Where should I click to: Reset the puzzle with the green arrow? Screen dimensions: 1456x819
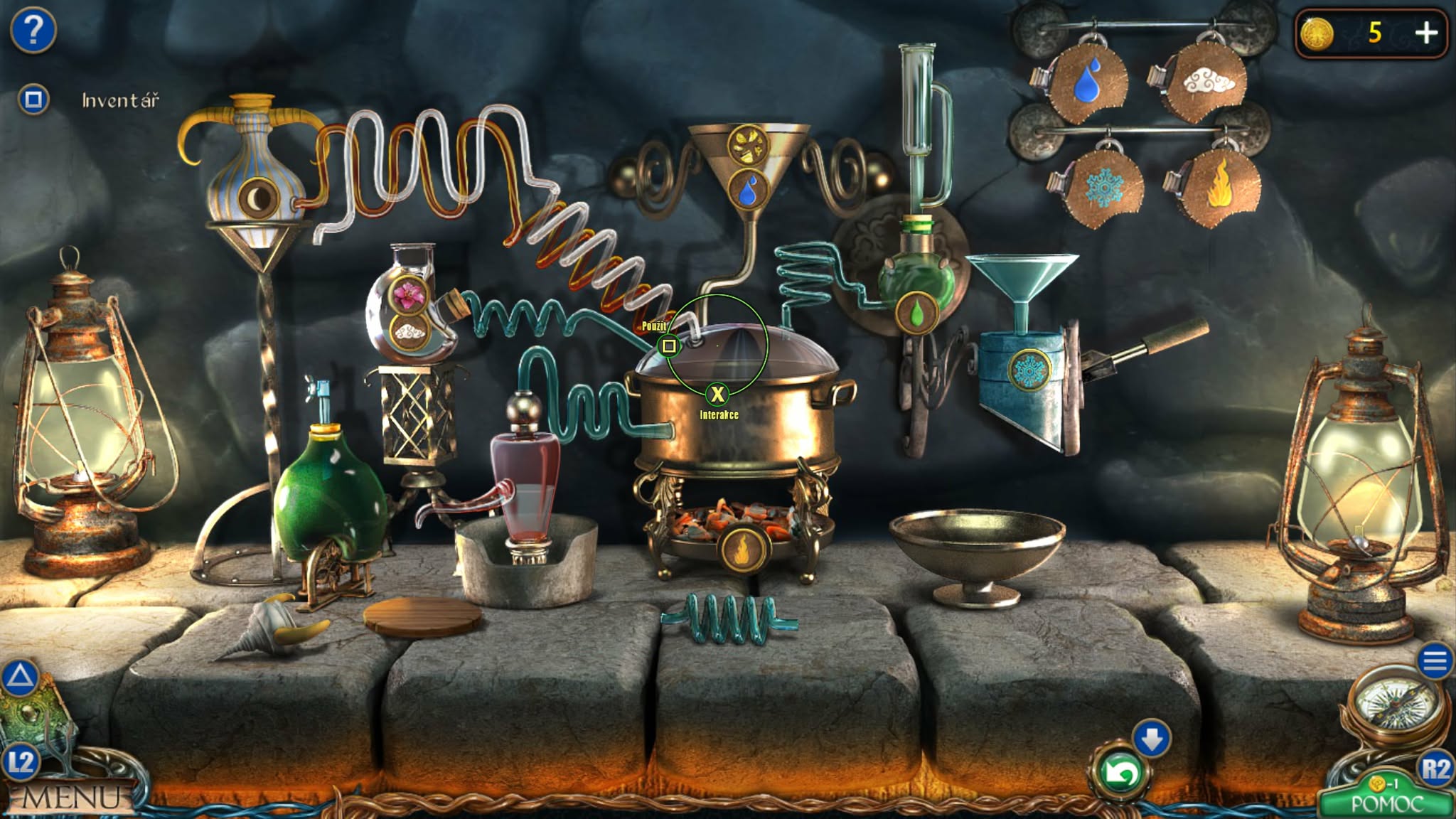1120,773
